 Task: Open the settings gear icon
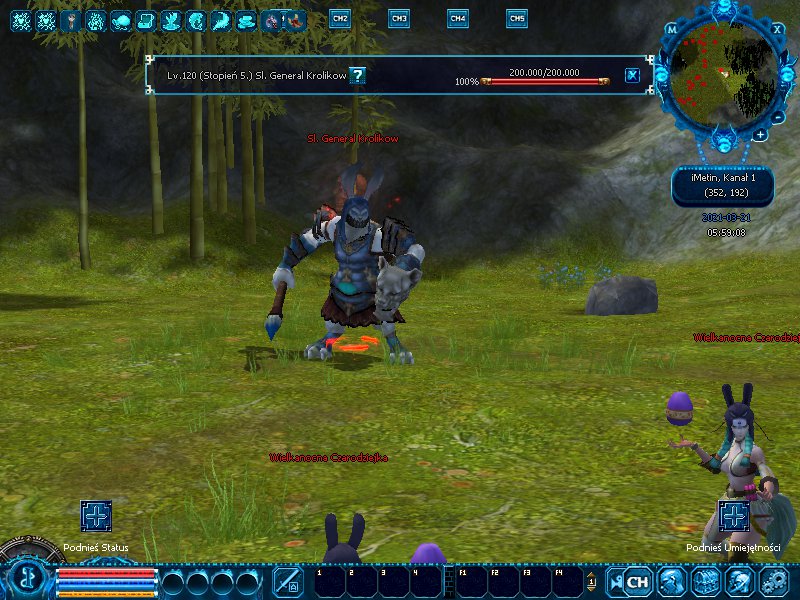(x=775, y=580)
